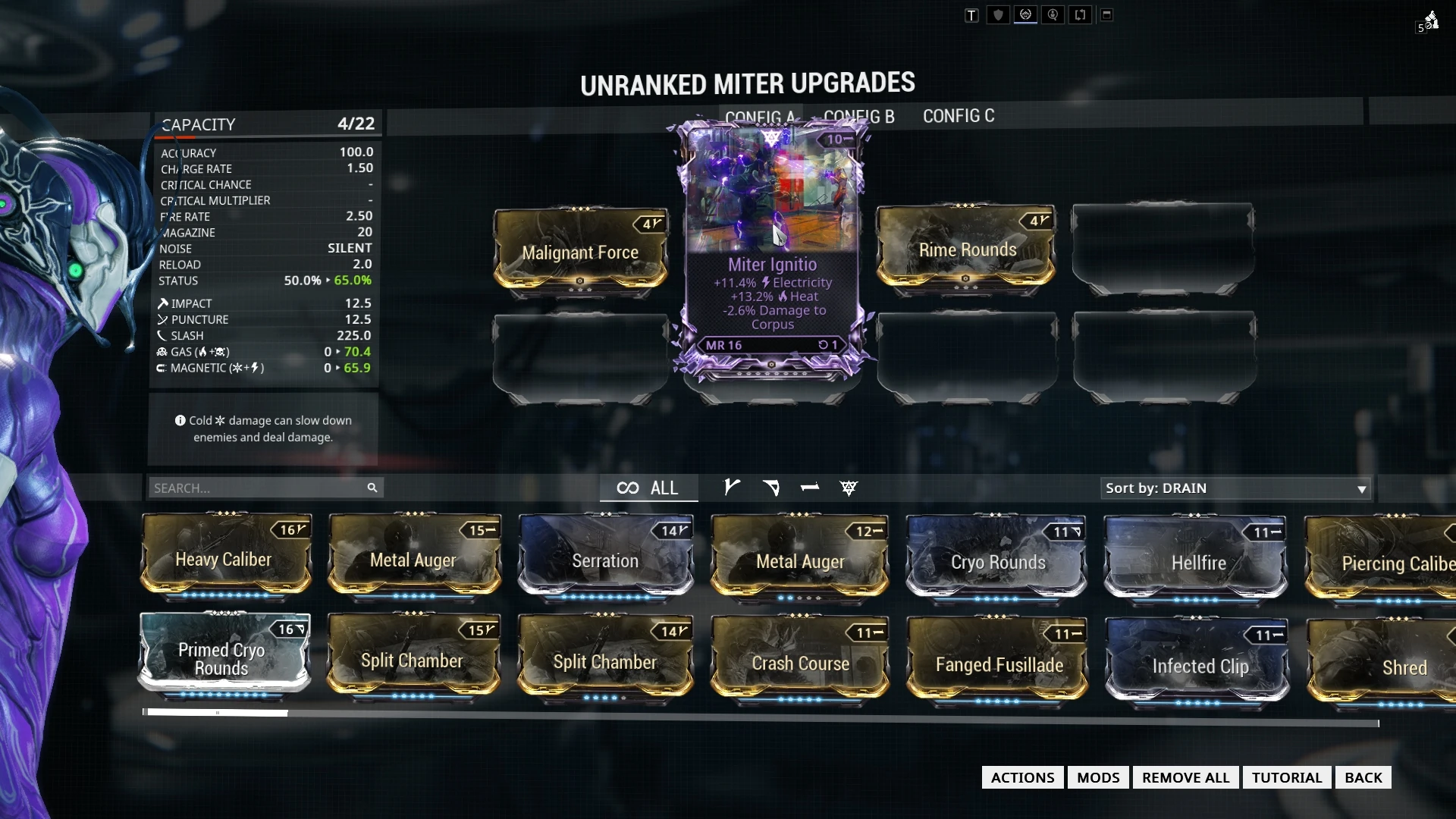Switch to CONFIG C tab
This screenshot has width=1456, height=819.
[x=959, y=115]
